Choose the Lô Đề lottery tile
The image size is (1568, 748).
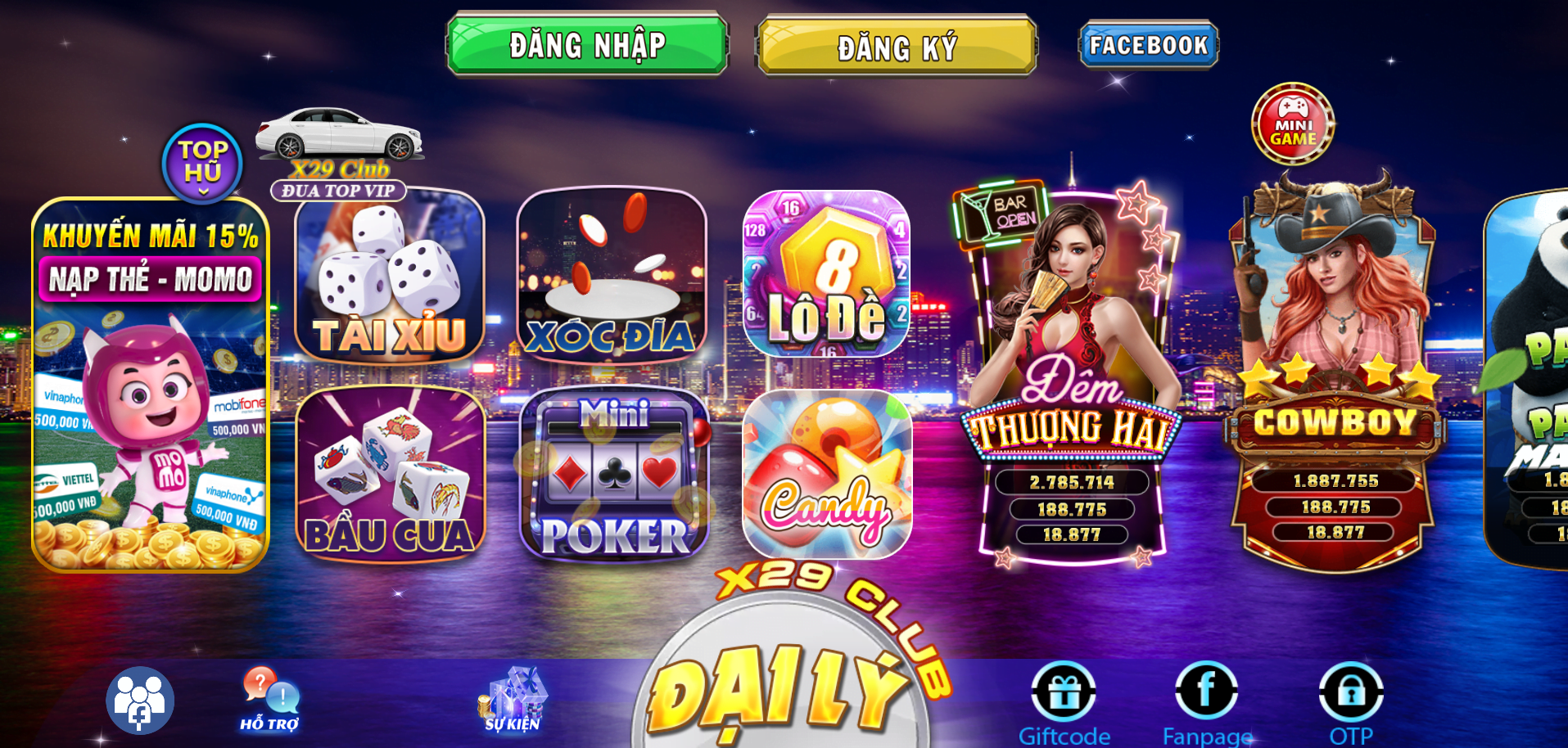(827, 274)
